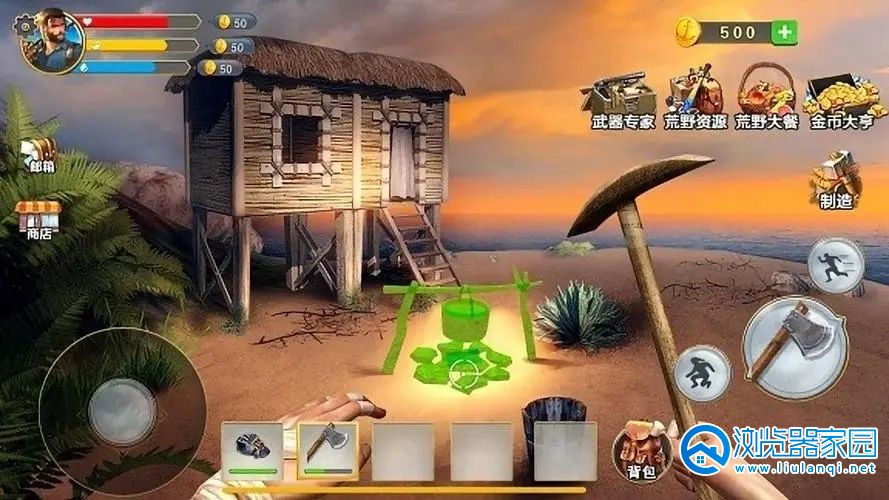889x500 pixels.
Task: Open the 邮箱 mailbox
Action: (40, 155)
